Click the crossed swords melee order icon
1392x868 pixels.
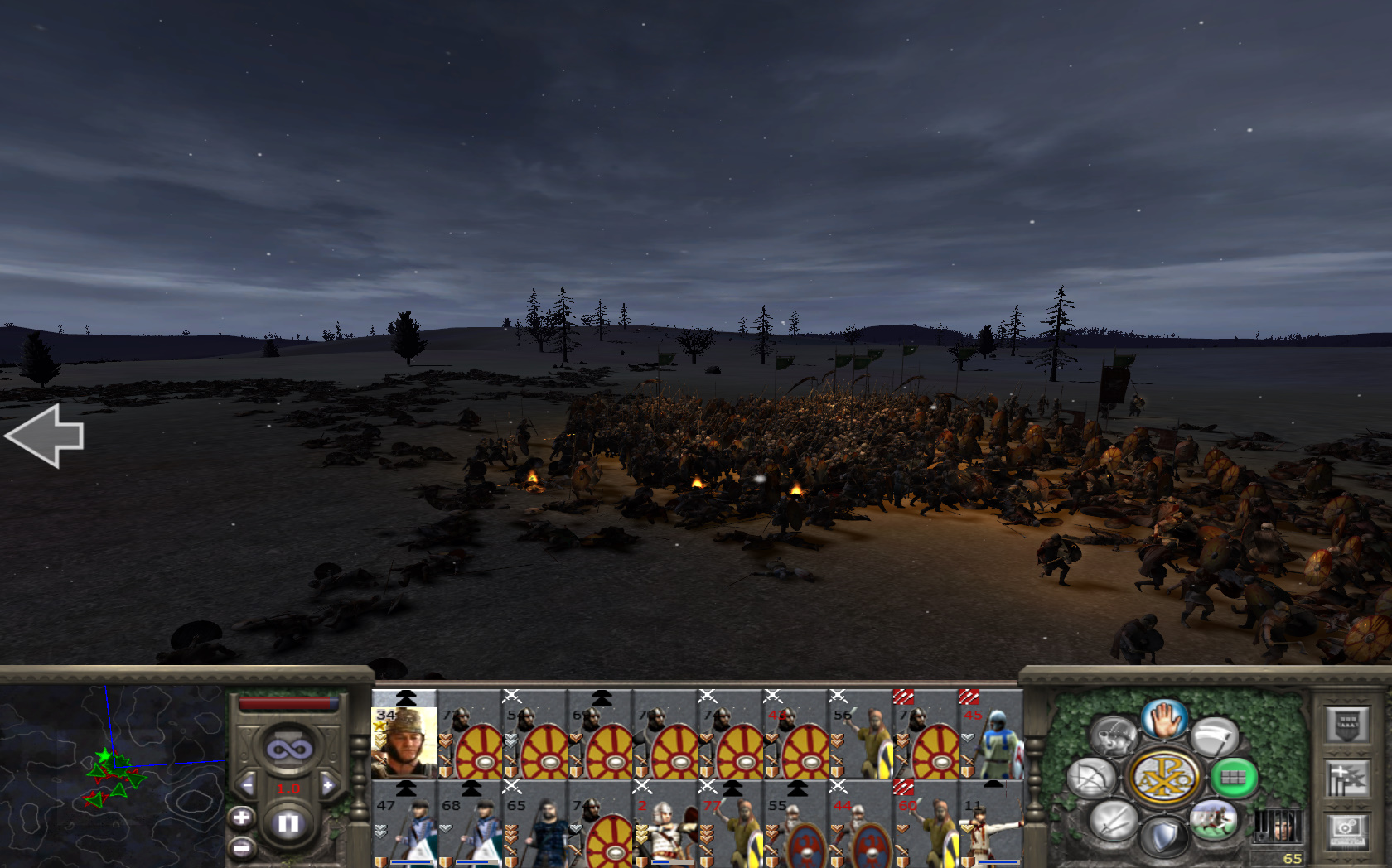(x=1112, y=821)
